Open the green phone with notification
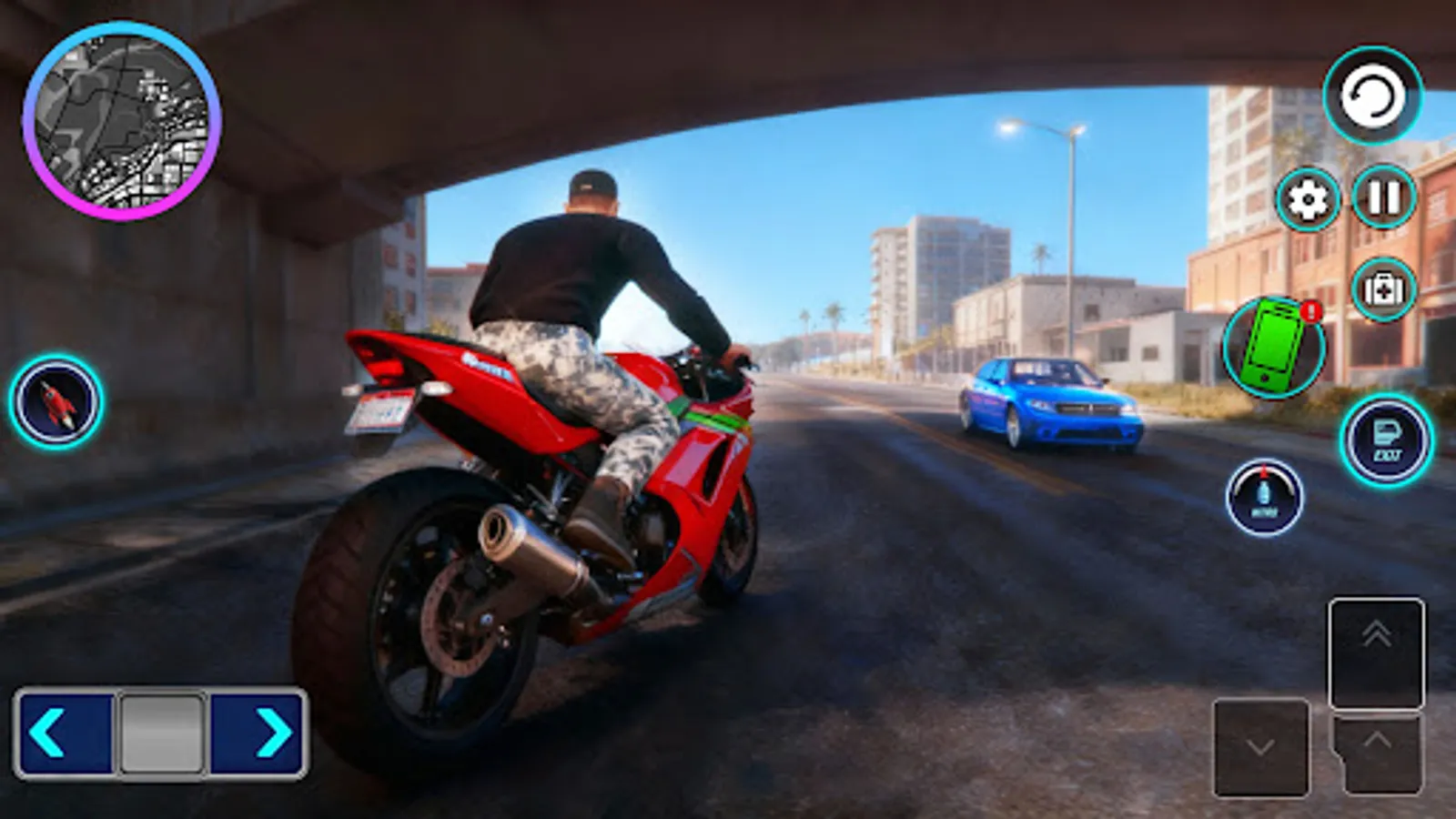Screen dimensions: 1456x819 point(1278,346)
